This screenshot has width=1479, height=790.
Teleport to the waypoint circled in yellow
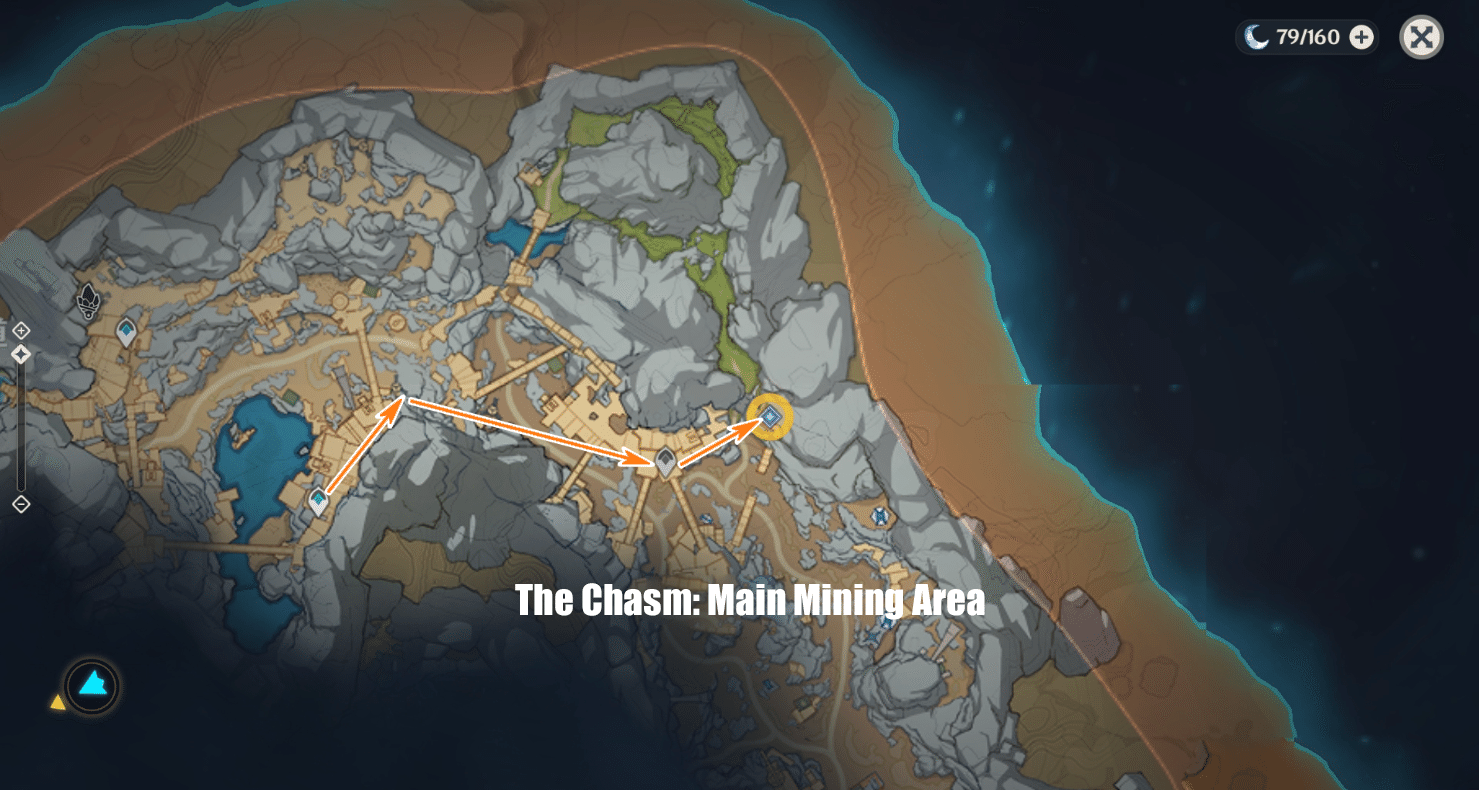pyautogui.click(x=768, y=416)
